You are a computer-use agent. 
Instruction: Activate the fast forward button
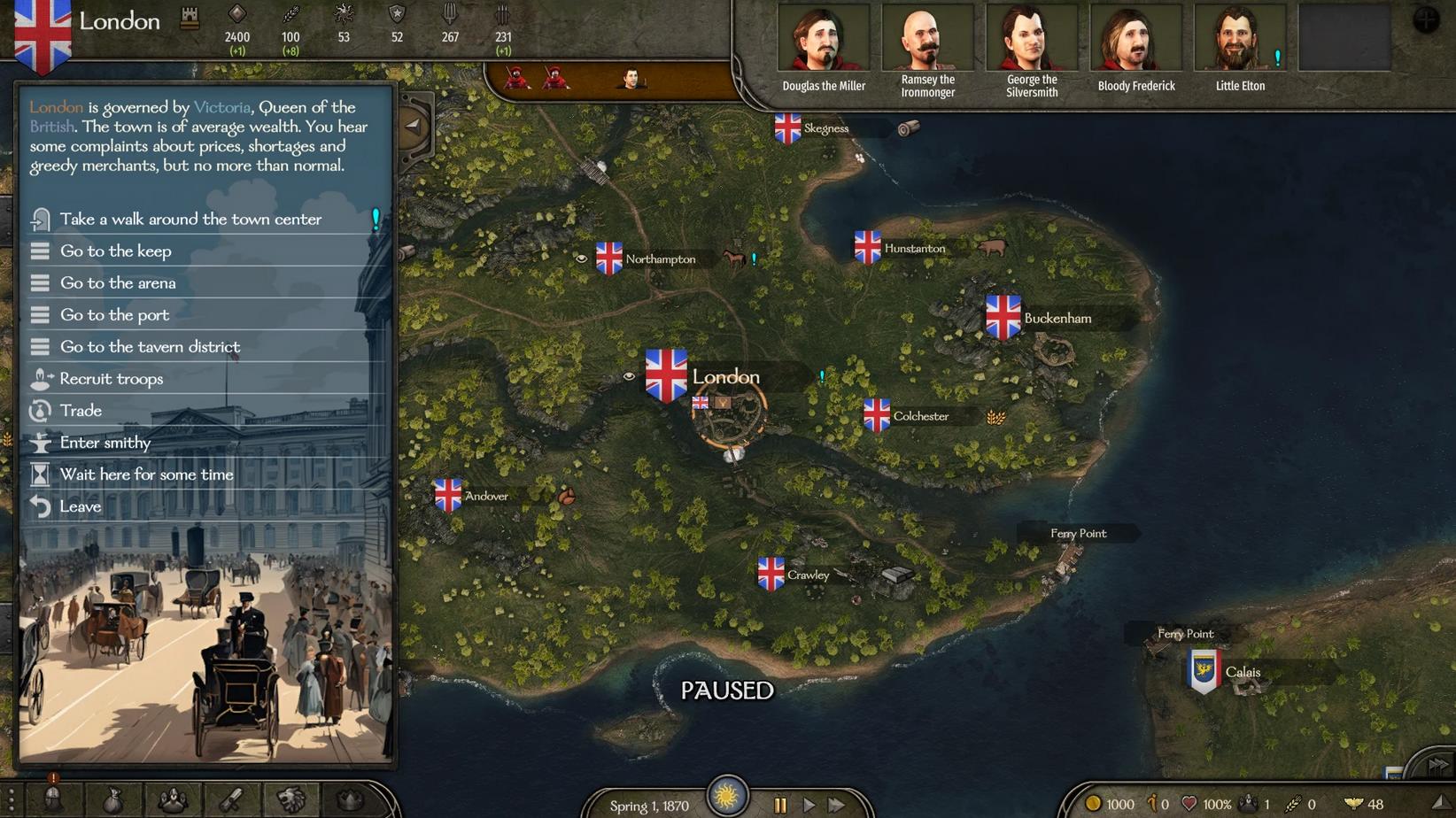pyautogui.click(x=837, y=805)
